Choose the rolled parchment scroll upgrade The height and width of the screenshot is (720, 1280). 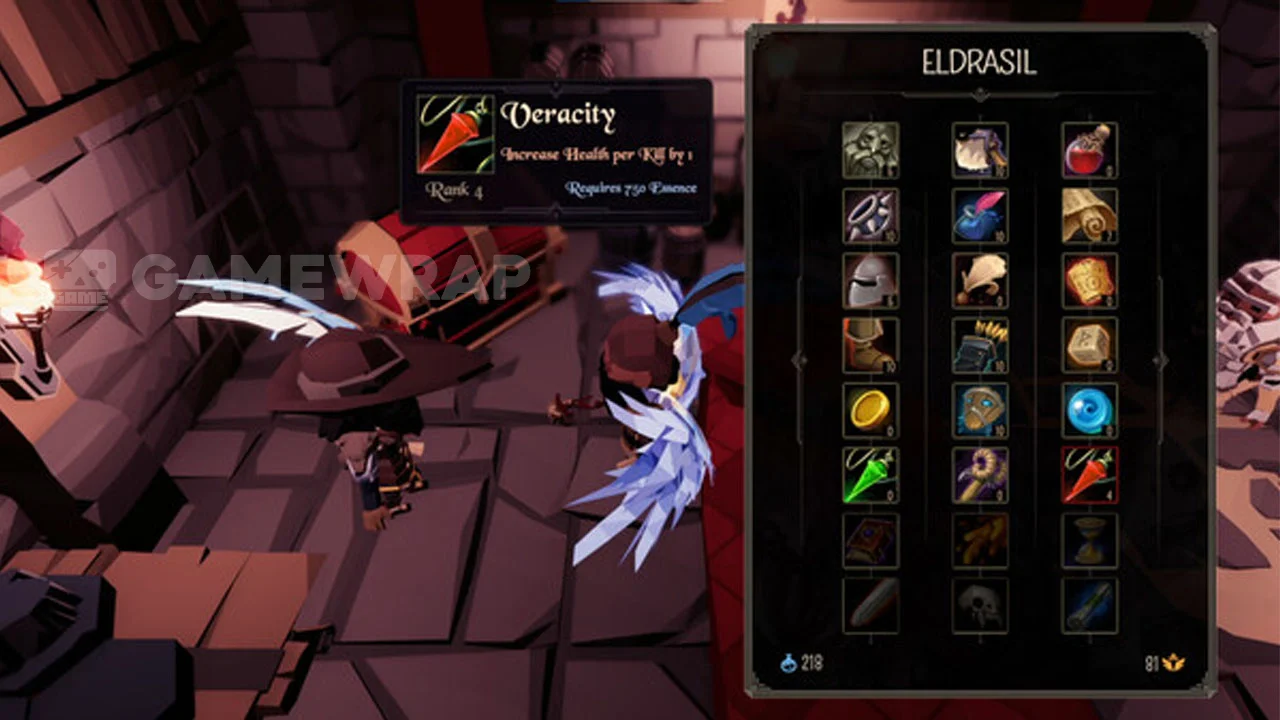1090,215
